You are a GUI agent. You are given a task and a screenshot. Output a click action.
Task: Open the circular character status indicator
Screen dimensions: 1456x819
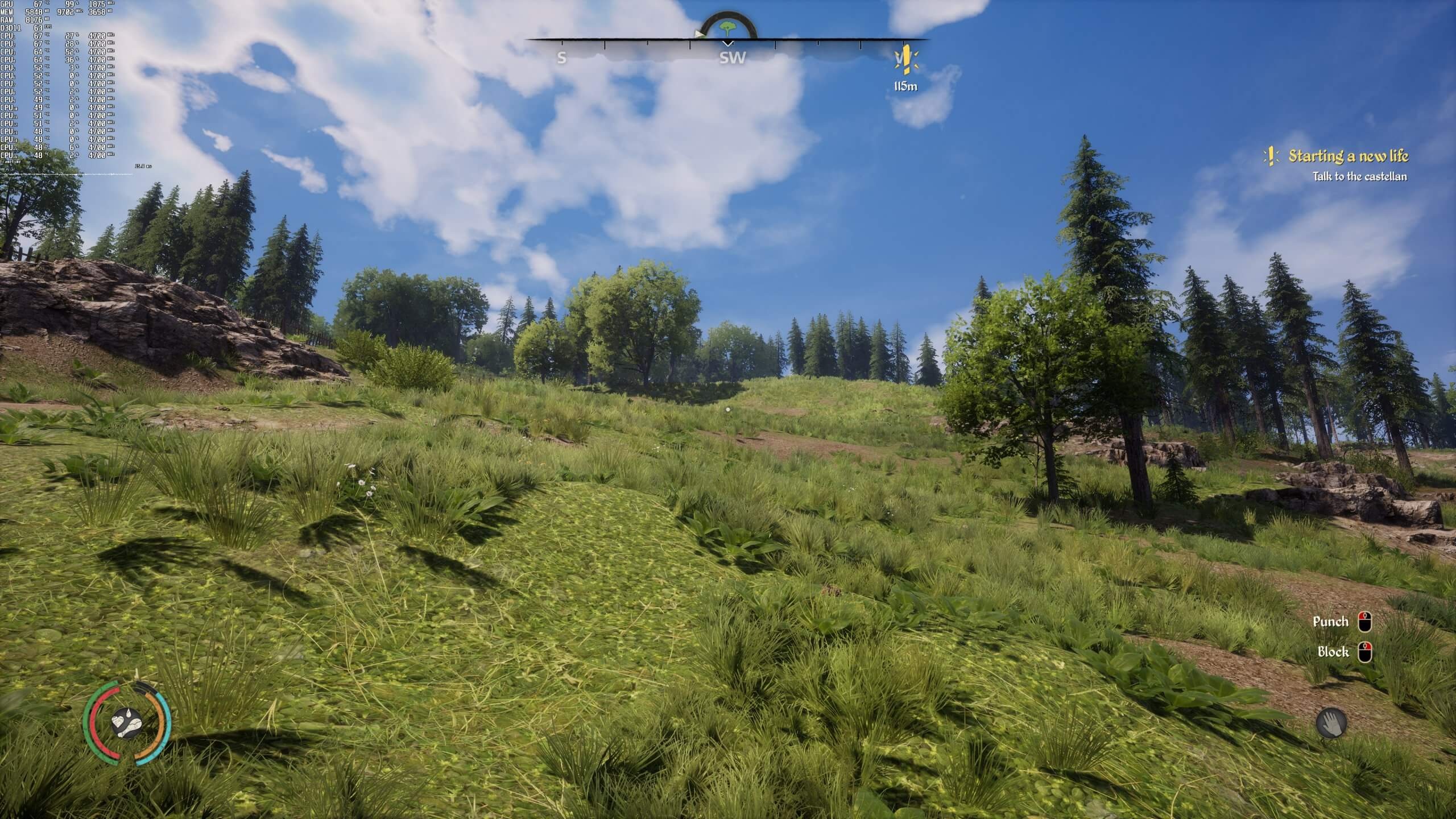click(126, 723)
